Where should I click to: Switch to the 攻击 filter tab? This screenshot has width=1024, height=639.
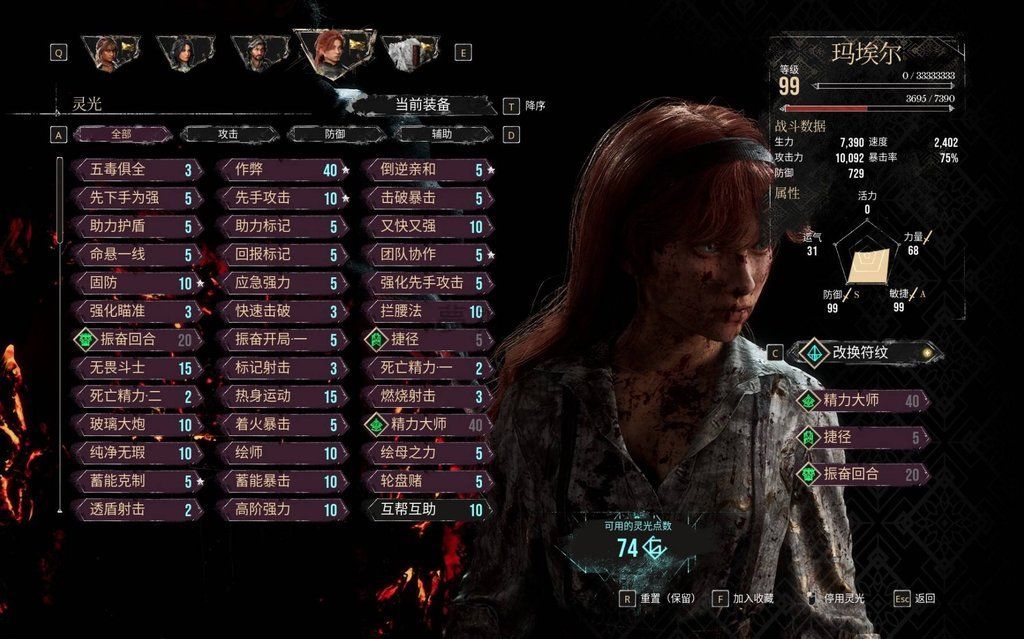(x=229, y=134)
